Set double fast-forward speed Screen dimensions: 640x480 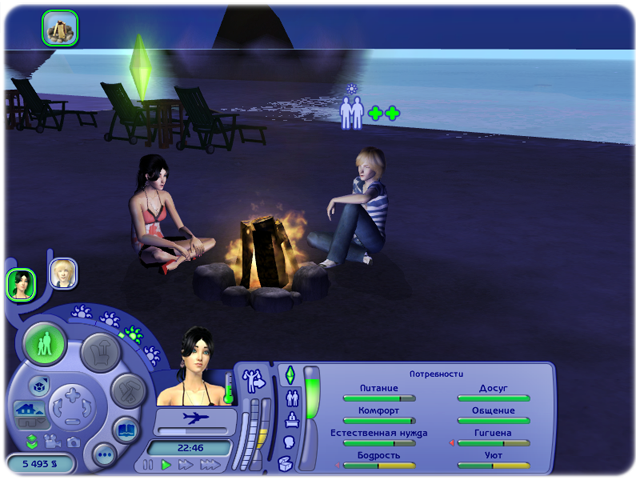pyautogui.click(x=186, y=465)
